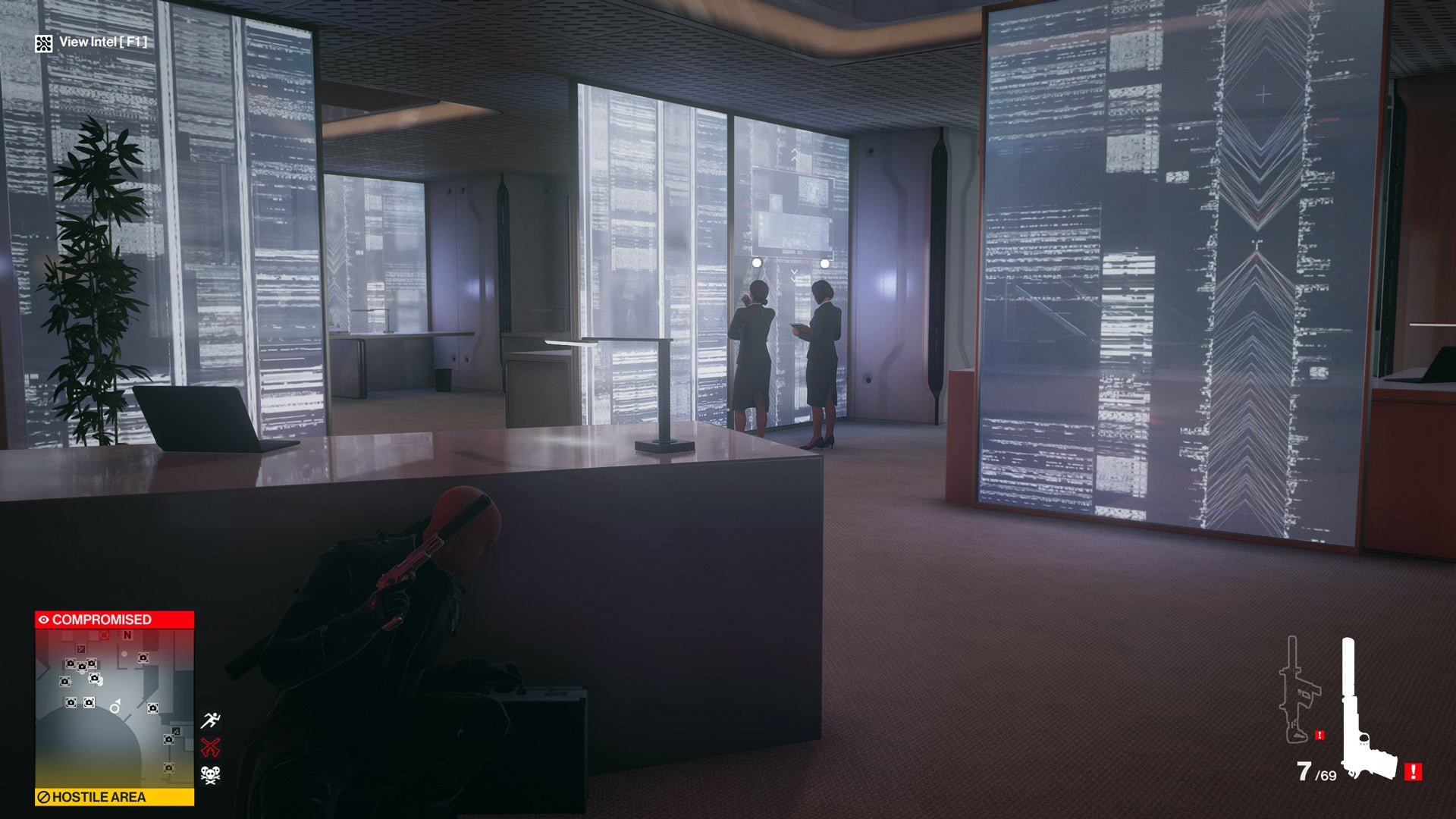This screenshot has width=1456, height=819.
Task: Click the View Intel grid icon
Action: coord(43,42)
